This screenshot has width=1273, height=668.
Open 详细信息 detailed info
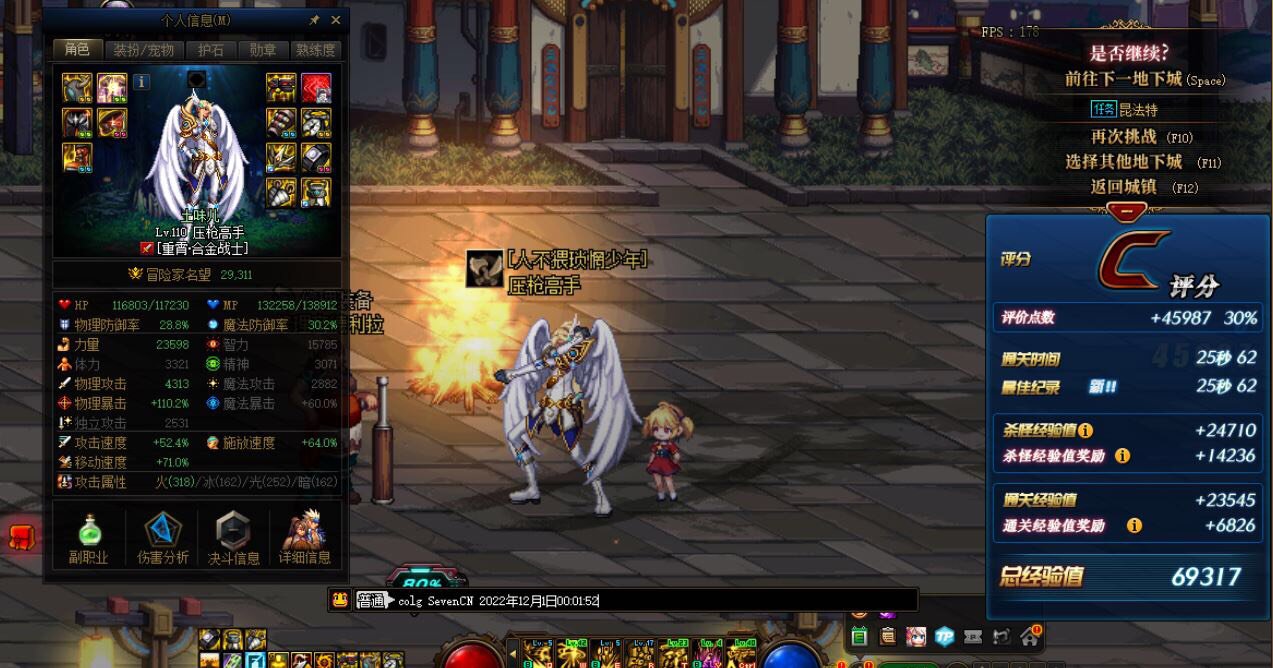[x=305, y=538]
